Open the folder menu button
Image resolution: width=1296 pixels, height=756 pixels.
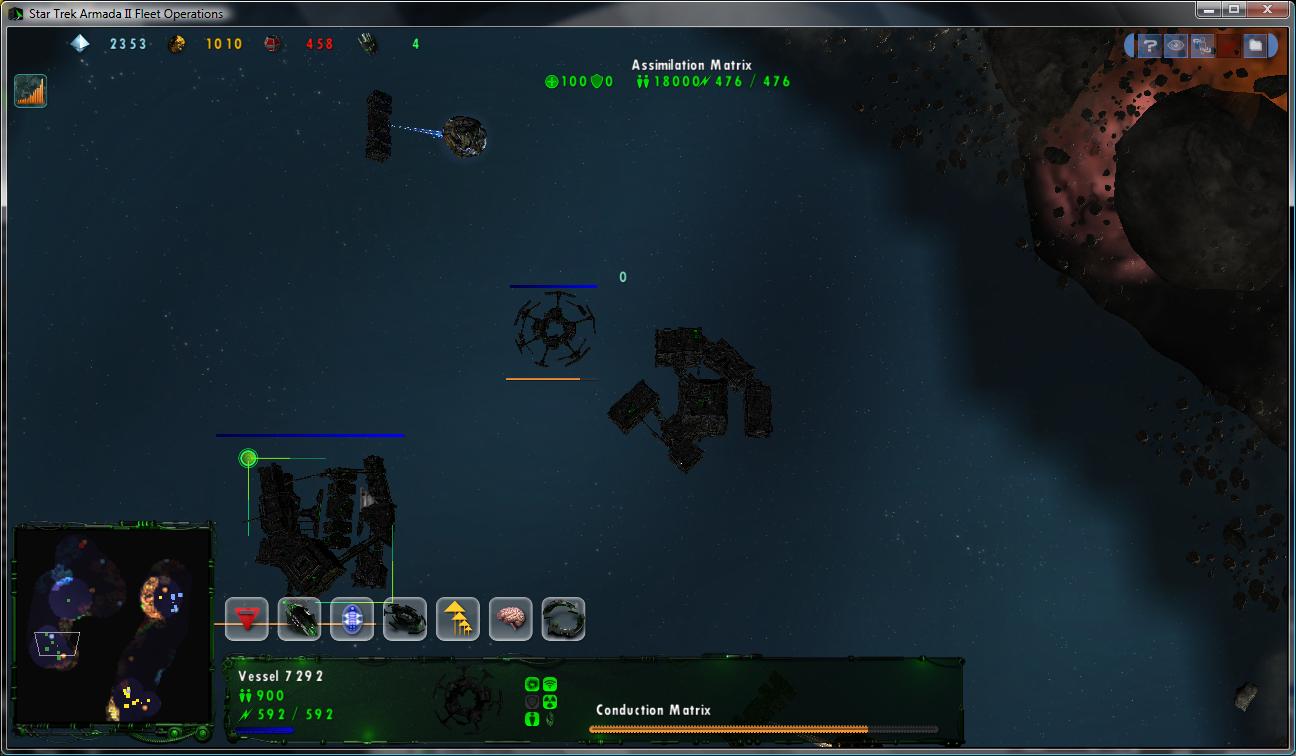click(1255, 45)
